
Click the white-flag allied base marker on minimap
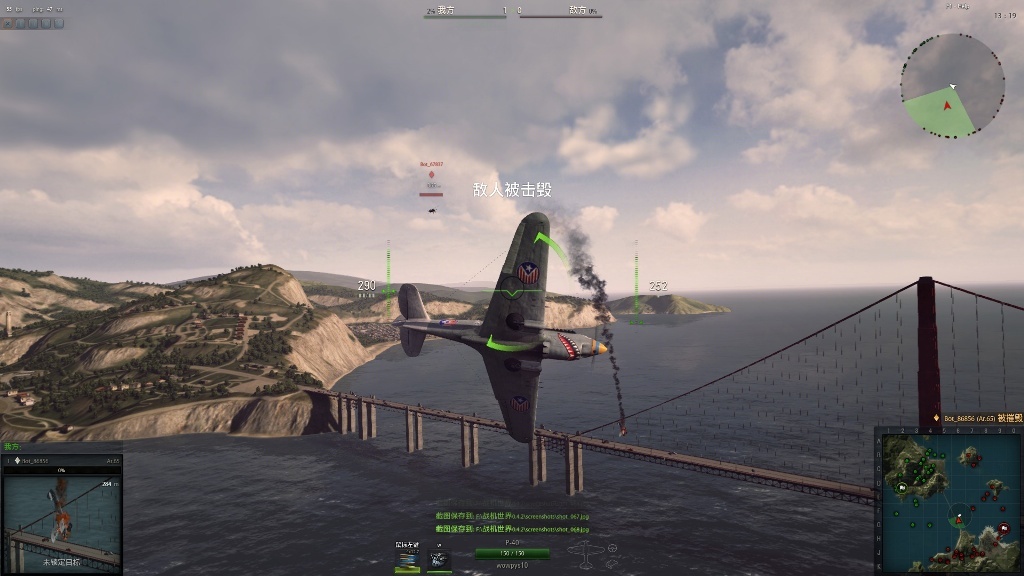903,487
